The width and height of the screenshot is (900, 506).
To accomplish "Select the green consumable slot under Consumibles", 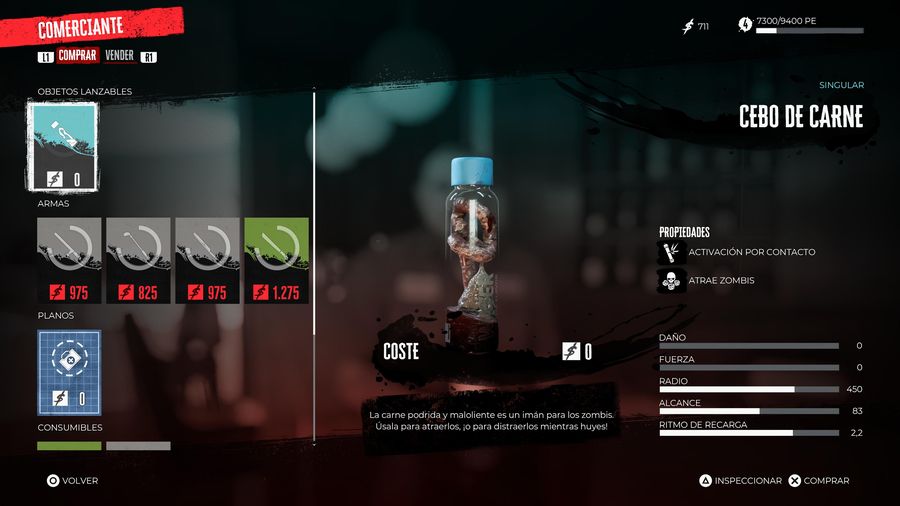I will (x=69, y=446).
